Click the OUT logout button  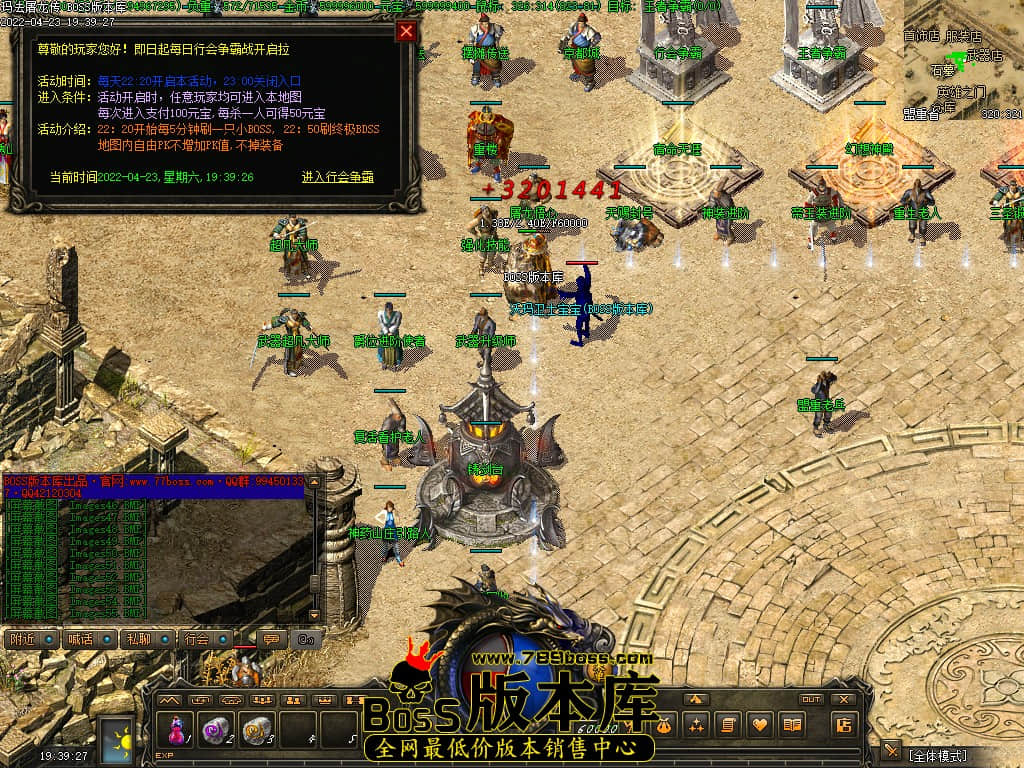click(x=811, y=699)
